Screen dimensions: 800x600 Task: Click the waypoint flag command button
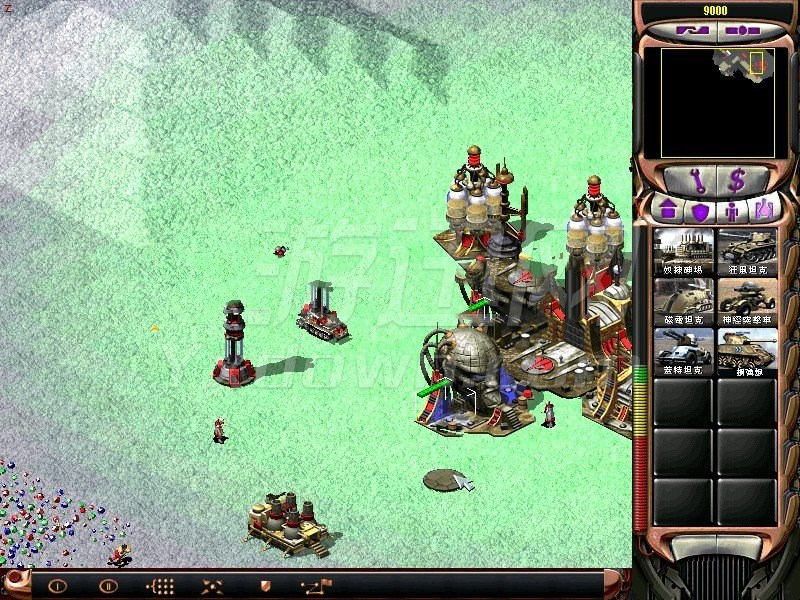click(317, 586)
